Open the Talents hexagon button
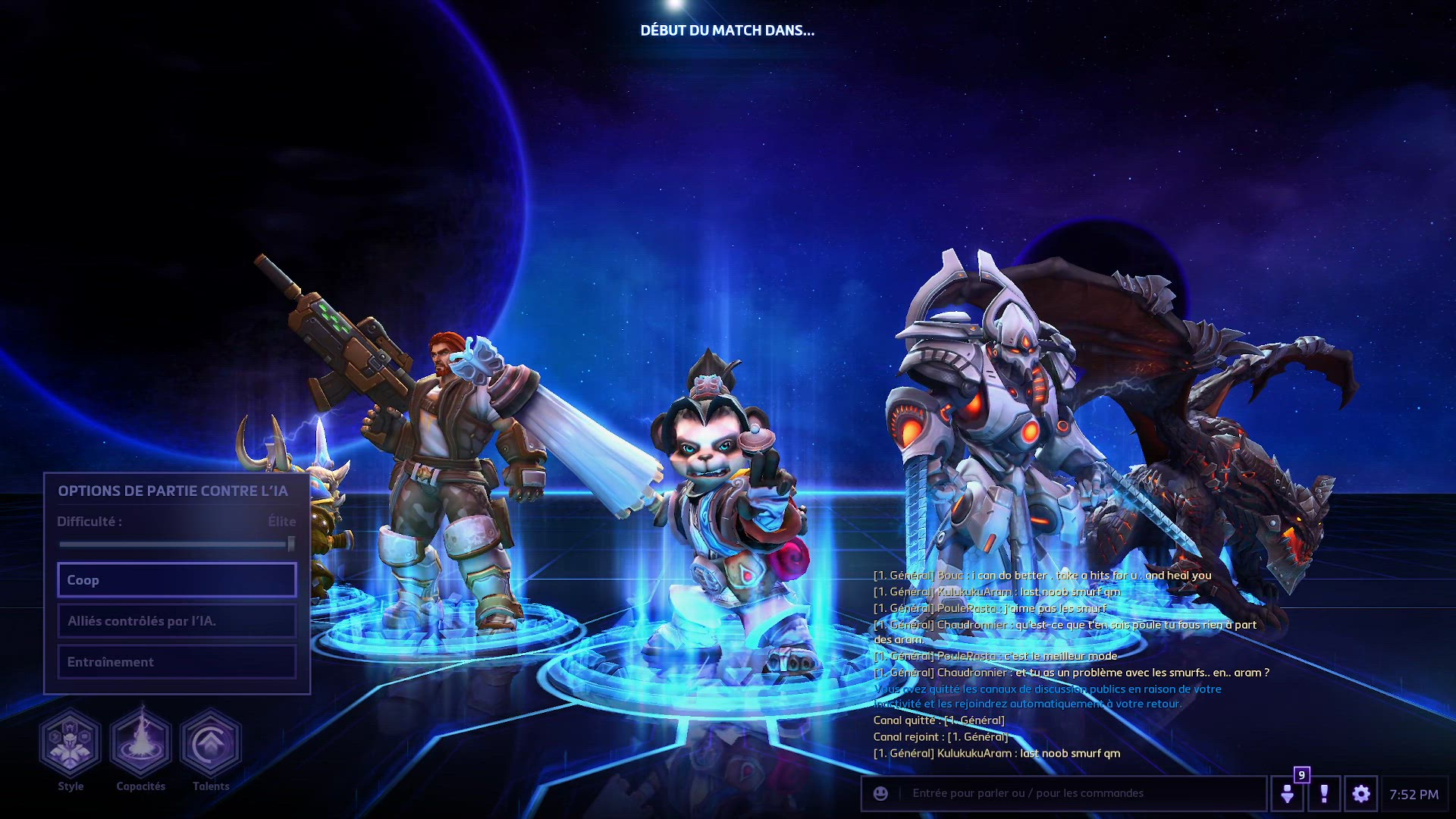The height and width of the screenshot is (819, 1456). tap(211, 744)
